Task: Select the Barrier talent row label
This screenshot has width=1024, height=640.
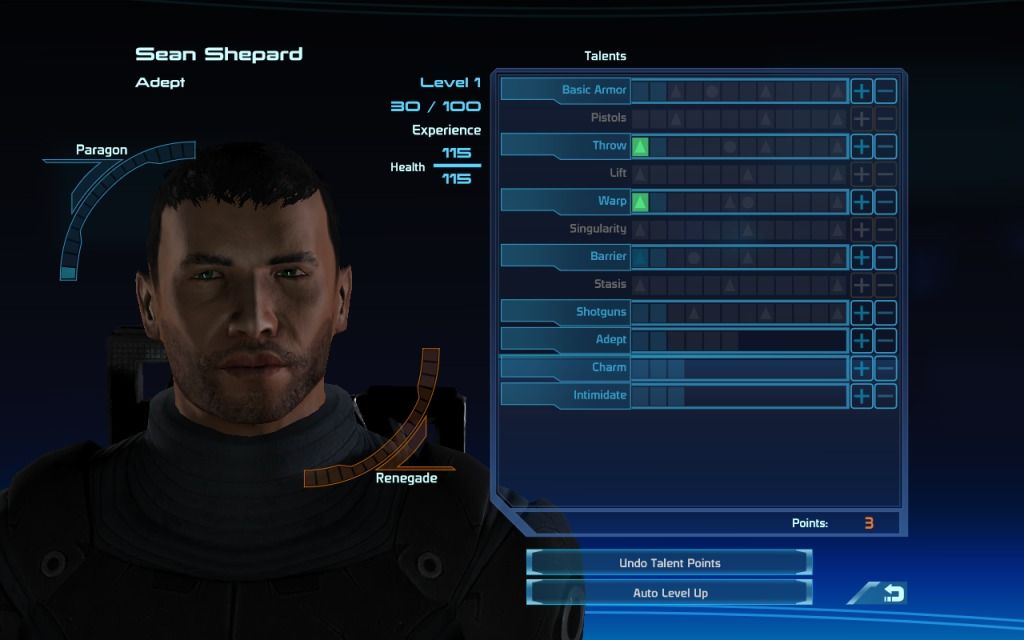Action: 567,257
